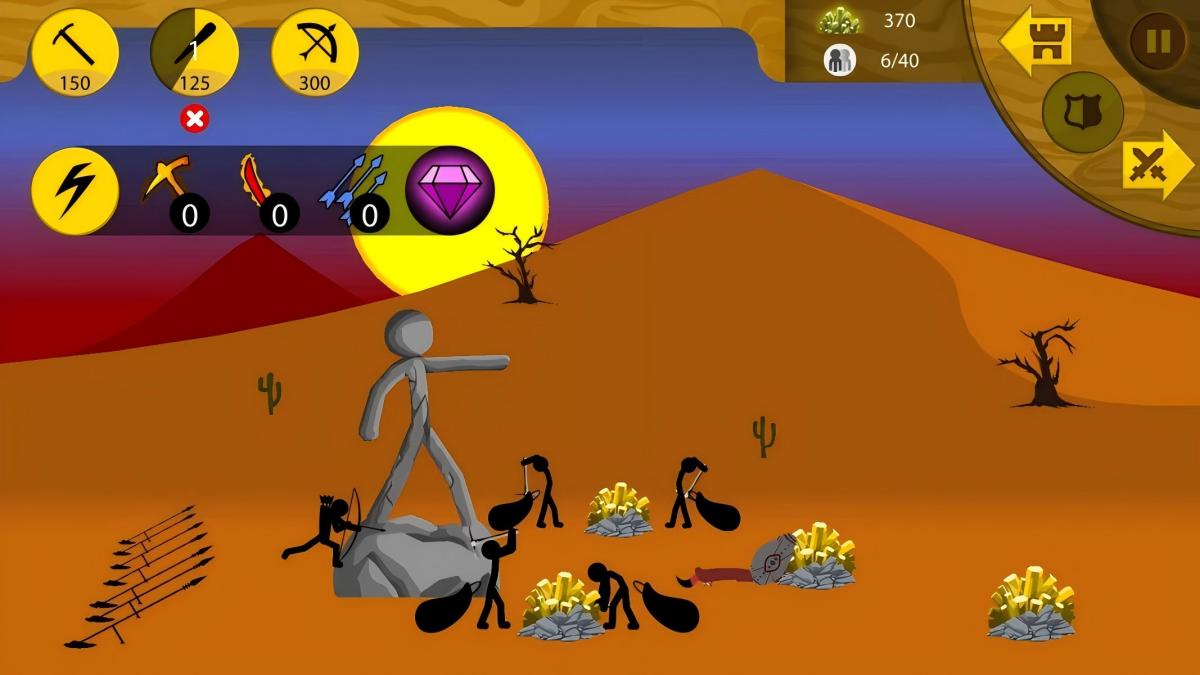This screenshot has height=675, width=1200.
Task: Train an Archidon archer for 300
Action: [315, 53]
